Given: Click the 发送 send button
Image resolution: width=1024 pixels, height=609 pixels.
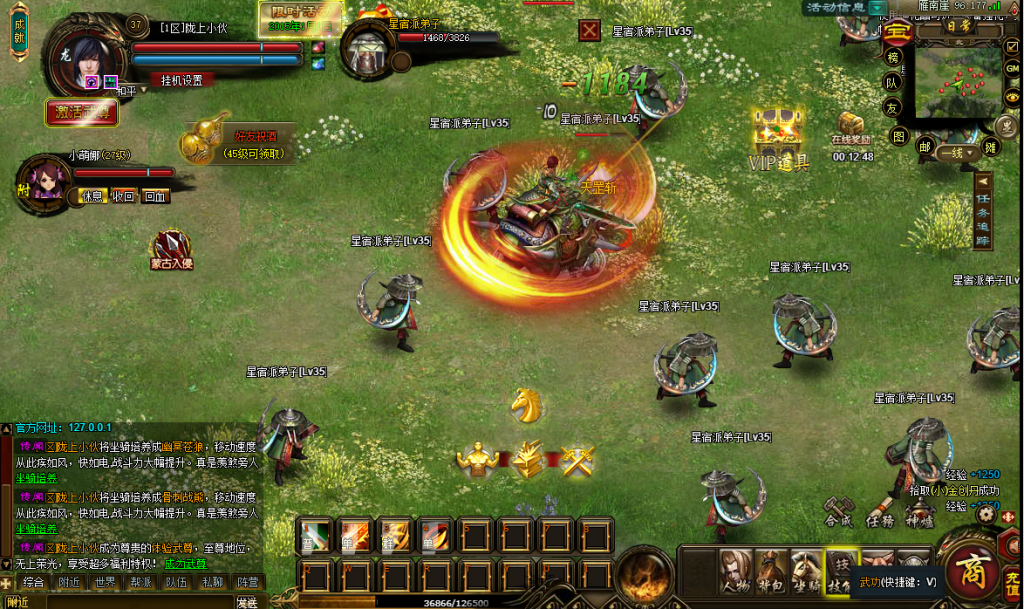Looking at the screenshot, I should [x=247, y=602].
